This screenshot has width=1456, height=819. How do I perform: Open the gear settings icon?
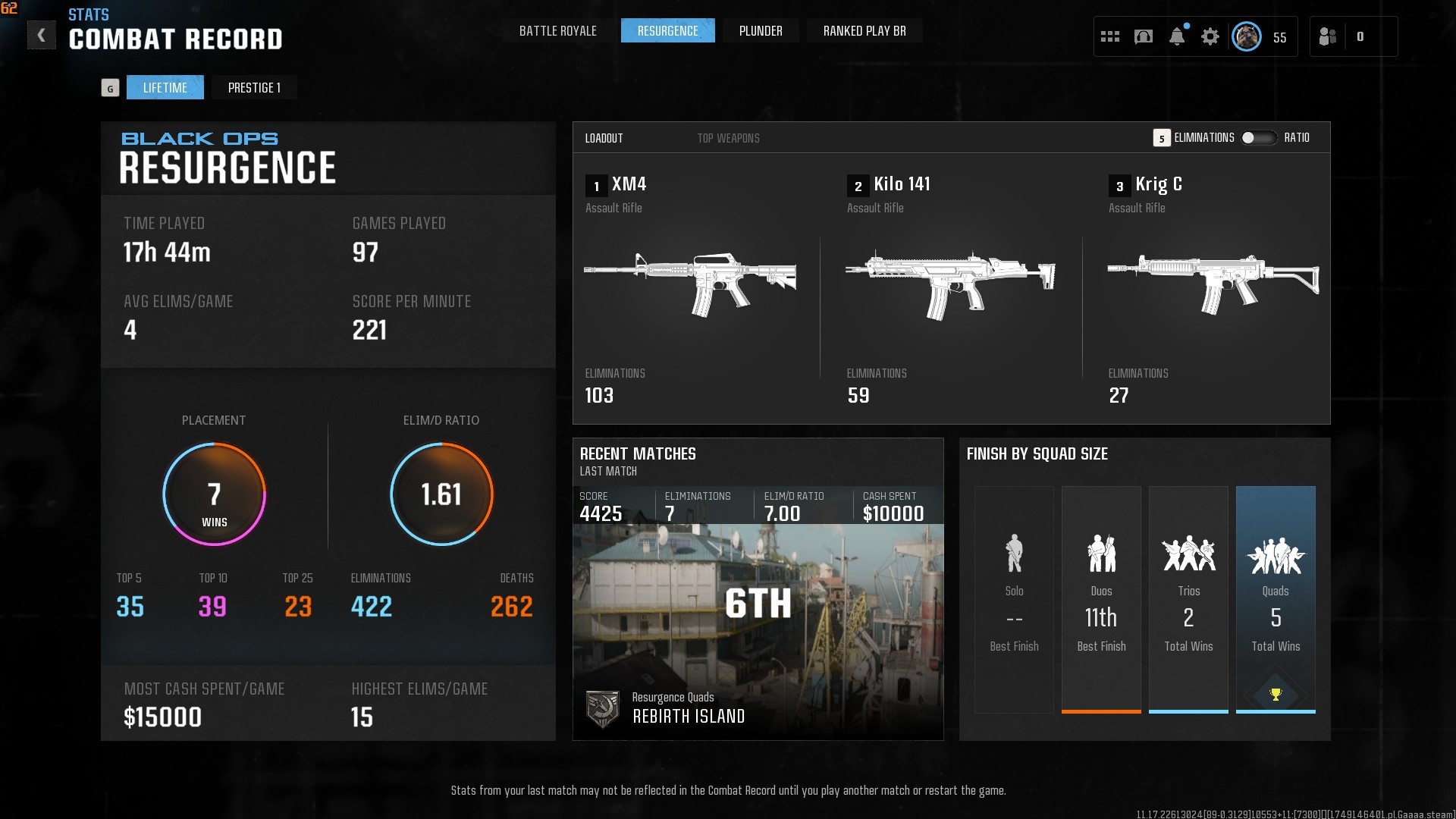tap(1210, 36)
